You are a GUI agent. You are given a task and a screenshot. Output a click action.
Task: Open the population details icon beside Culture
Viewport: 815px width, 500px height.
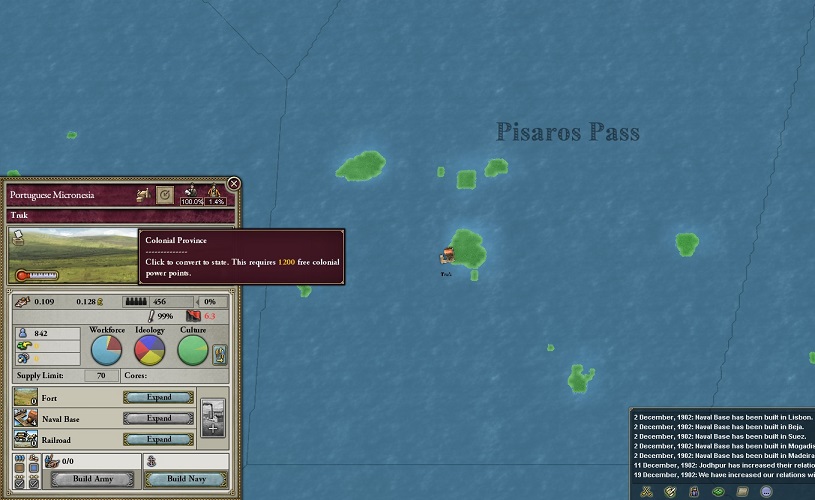(220, 353)
